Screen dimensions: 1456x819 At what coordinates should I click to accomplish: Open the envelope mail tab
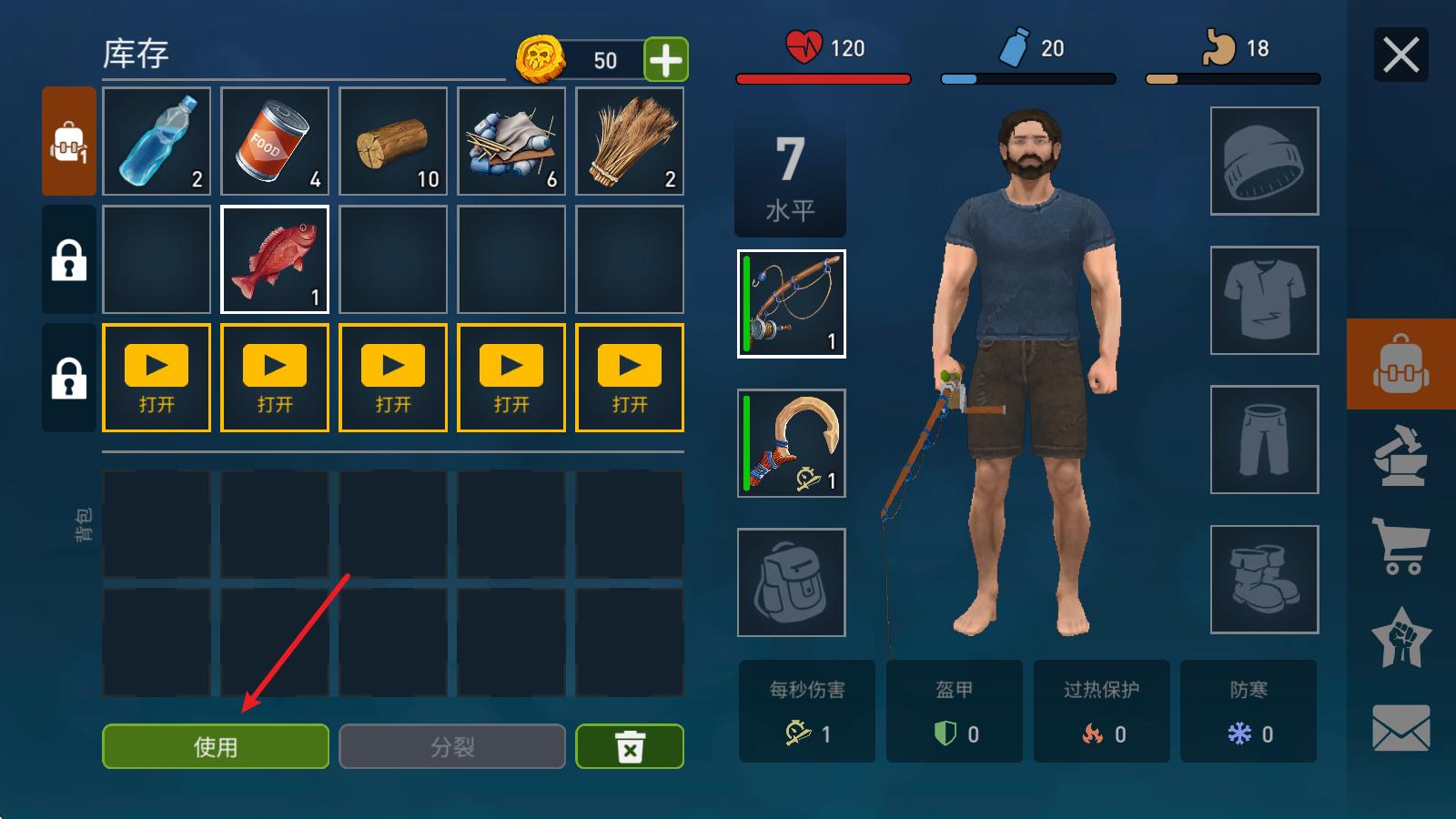click(x=1401, y=728)
